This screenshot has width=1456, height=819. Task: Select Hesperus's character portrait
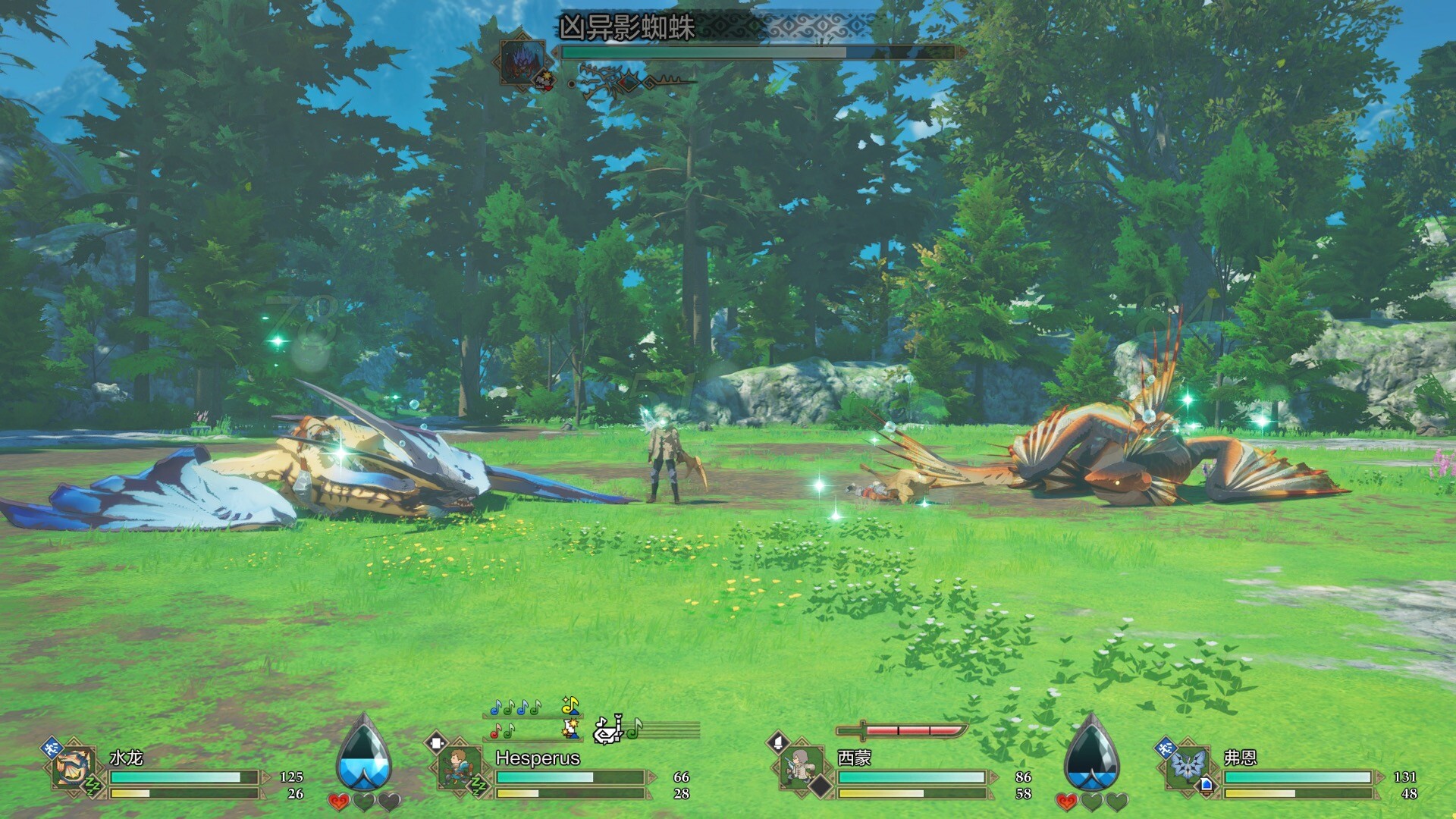(x=459, y=767)
